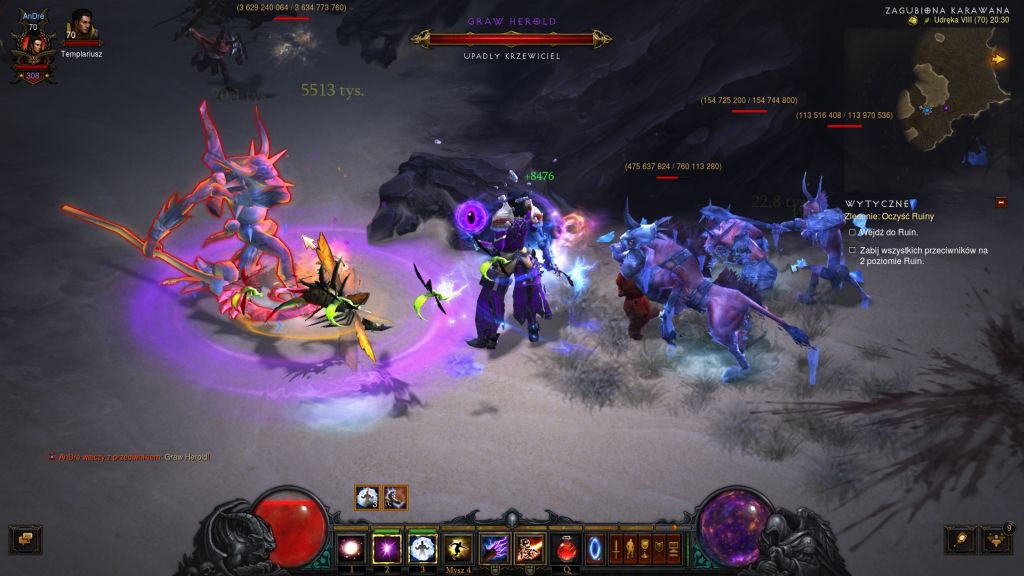This screenshot has height=576, width=1024.
Task: Click the white figure buff icon above the skill bar
Action: pos(367,497)
